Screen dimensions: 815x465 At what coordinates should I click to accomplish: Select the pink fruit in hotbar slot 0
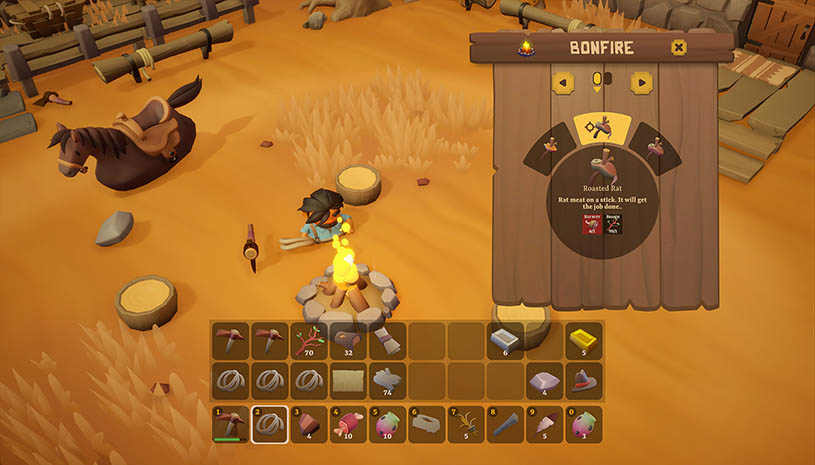584,422
